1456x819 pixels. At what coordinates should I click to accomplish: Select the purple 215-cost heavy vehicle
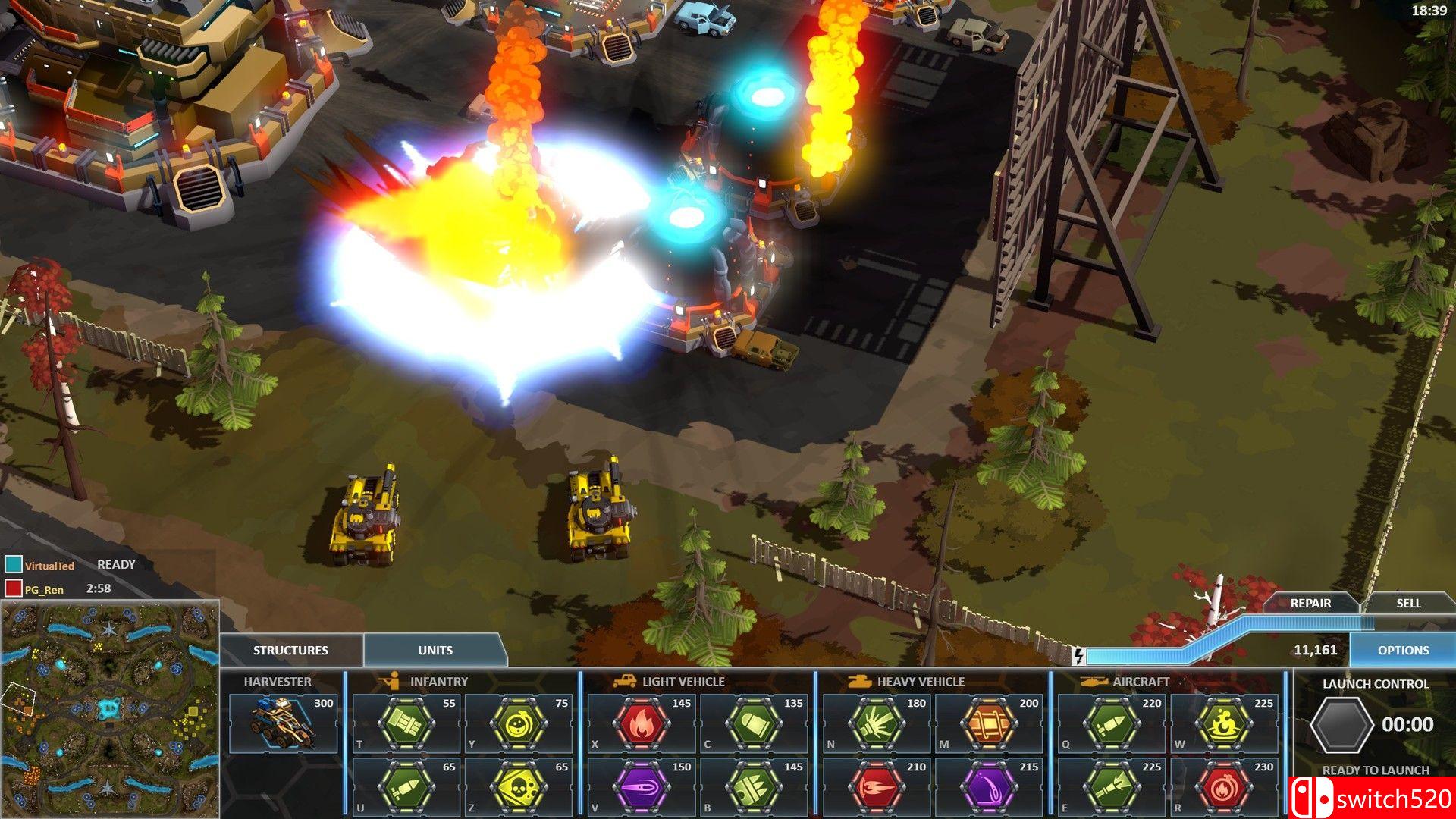pos(989,786)
